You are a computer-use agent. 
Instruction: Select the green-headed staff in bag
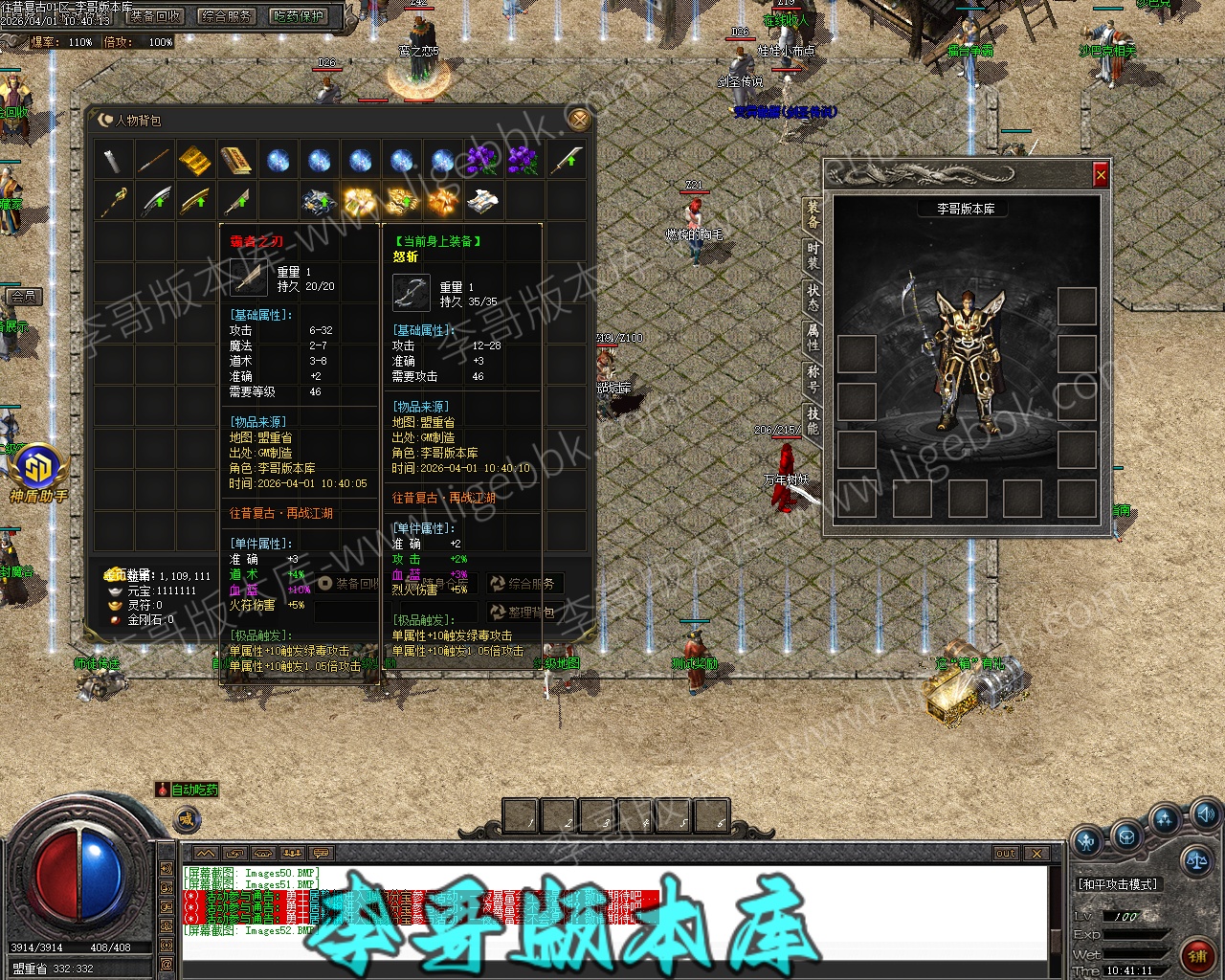(114, 201)
